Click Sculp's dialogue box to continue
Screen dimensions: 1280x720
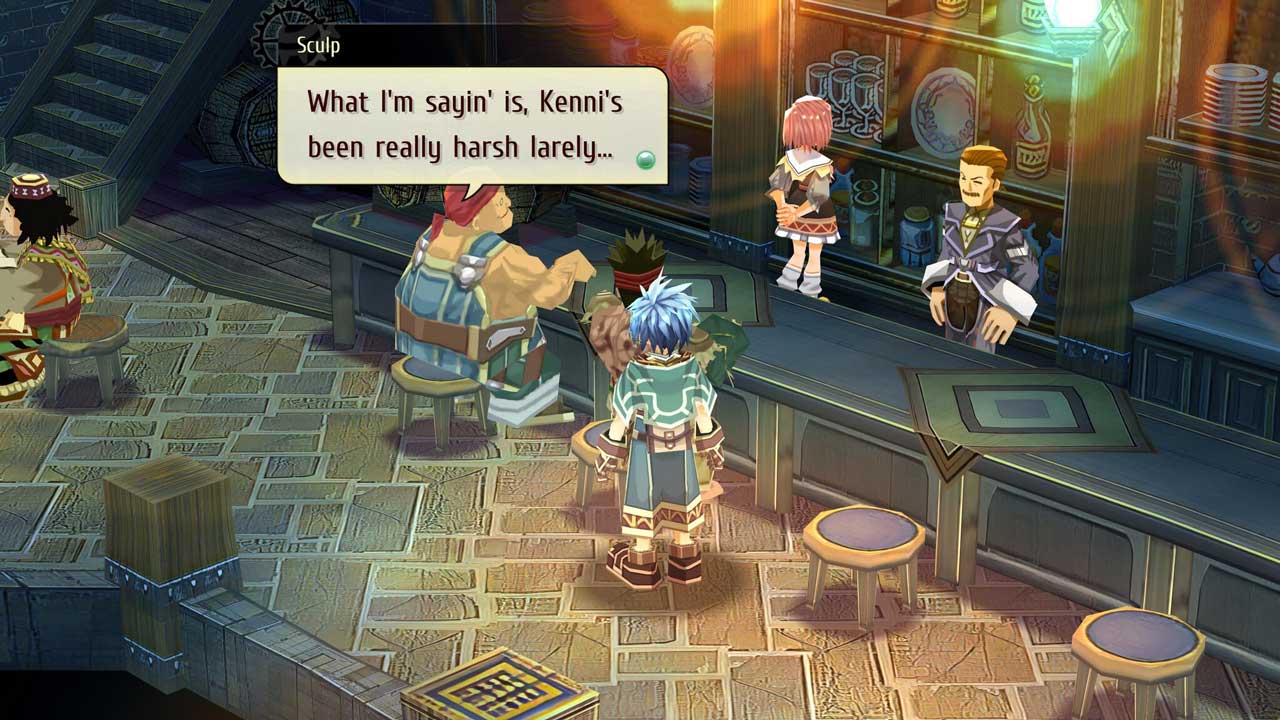pyautogui.click(x=472, y=126)
